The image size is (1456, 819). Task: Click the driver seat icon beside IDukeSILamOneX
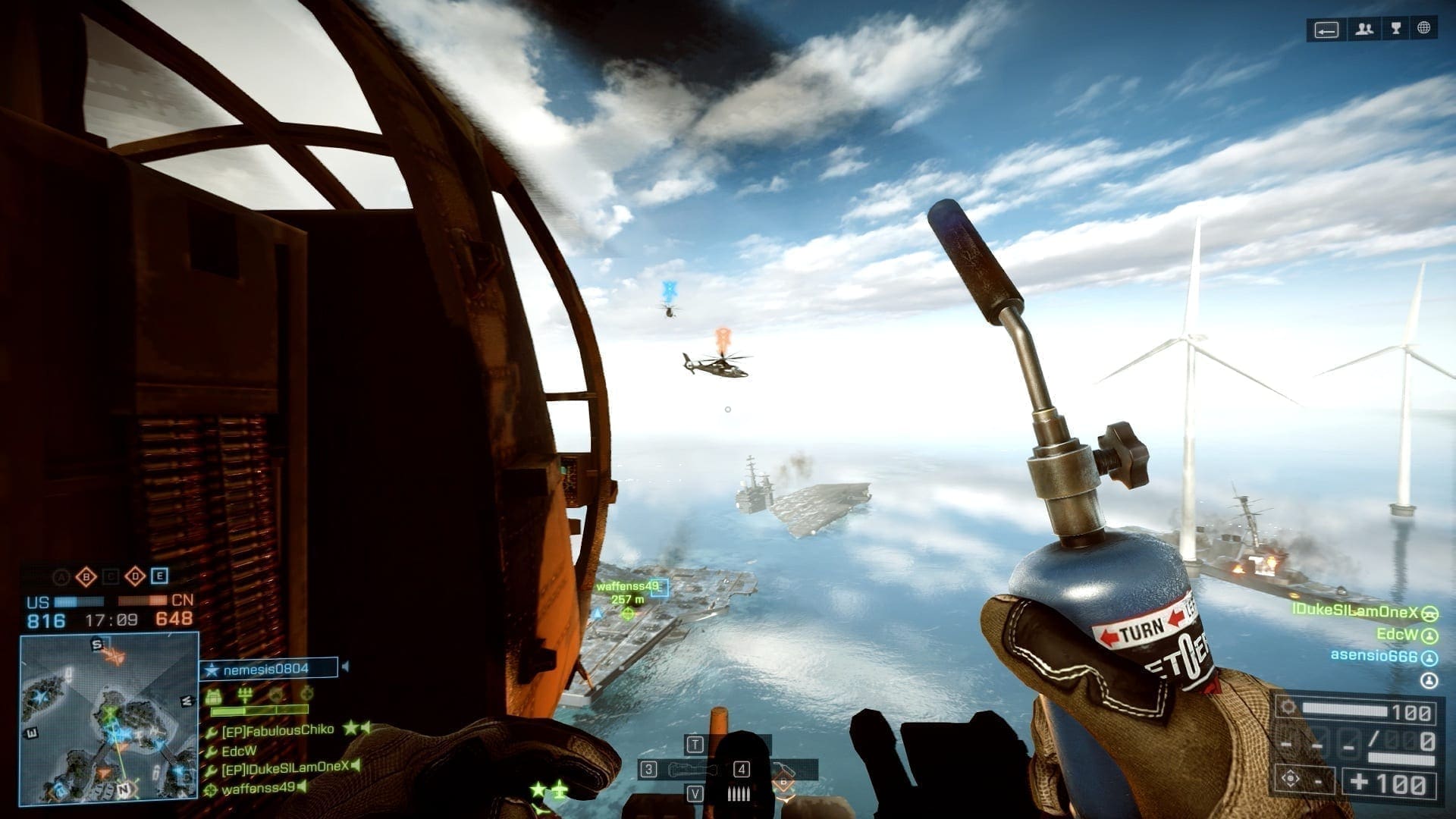[x=1429, y=613]
